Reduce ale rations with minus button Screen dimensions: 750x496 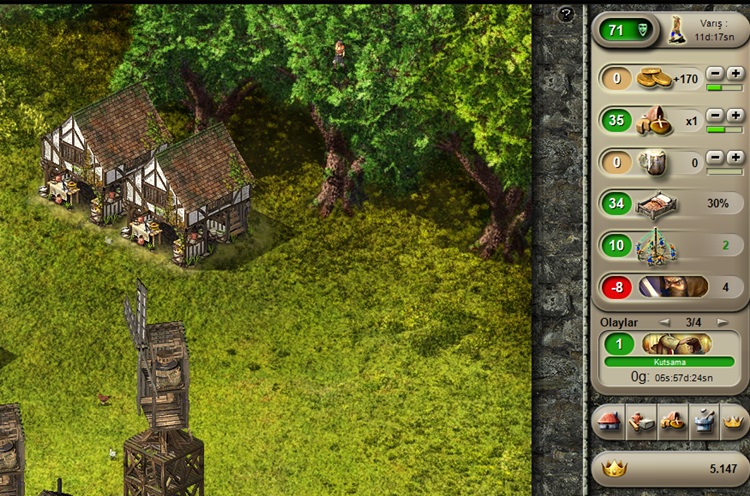click(x=716, y=157)
